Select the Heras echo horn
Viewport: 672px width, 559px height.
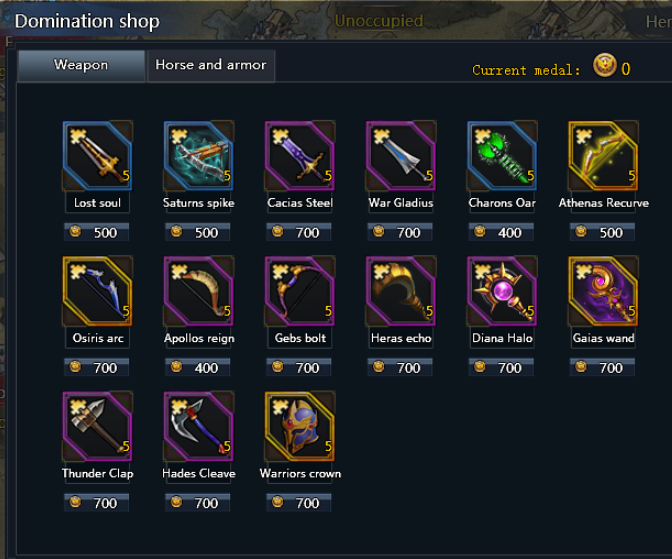(x=401, y=291)
